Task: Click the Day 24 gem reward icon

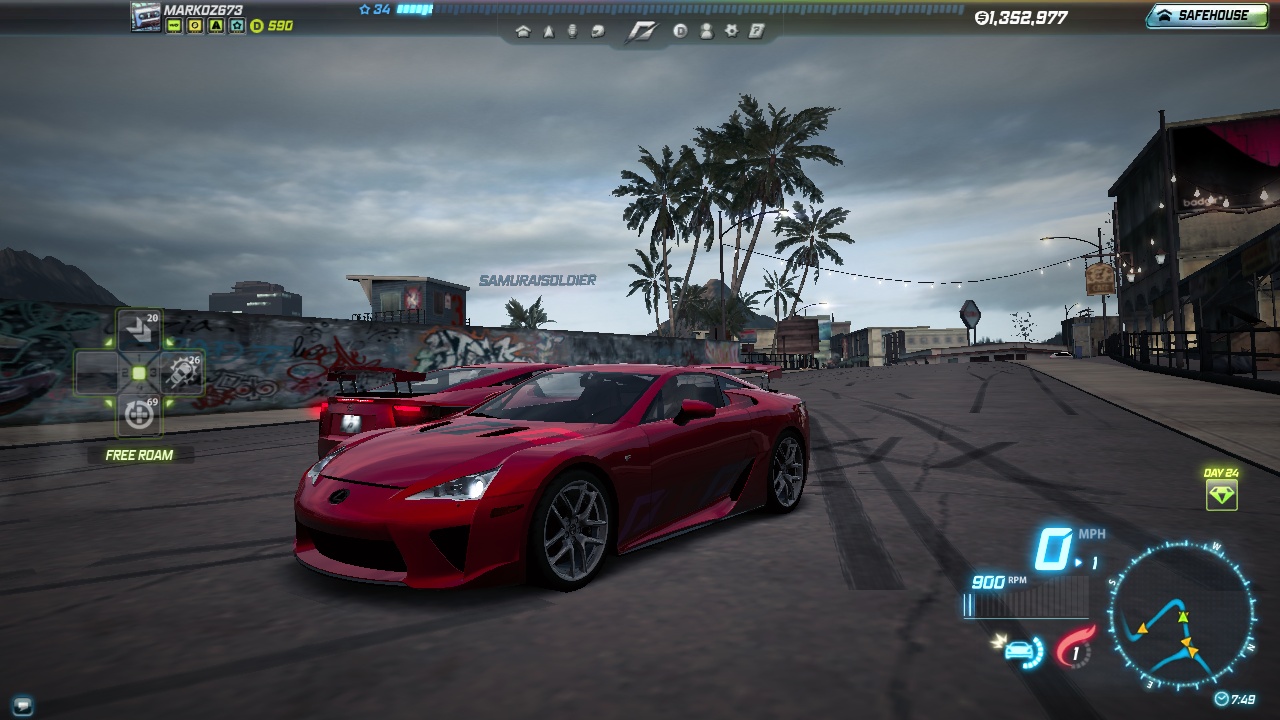Action: (x=1221, y=494)
